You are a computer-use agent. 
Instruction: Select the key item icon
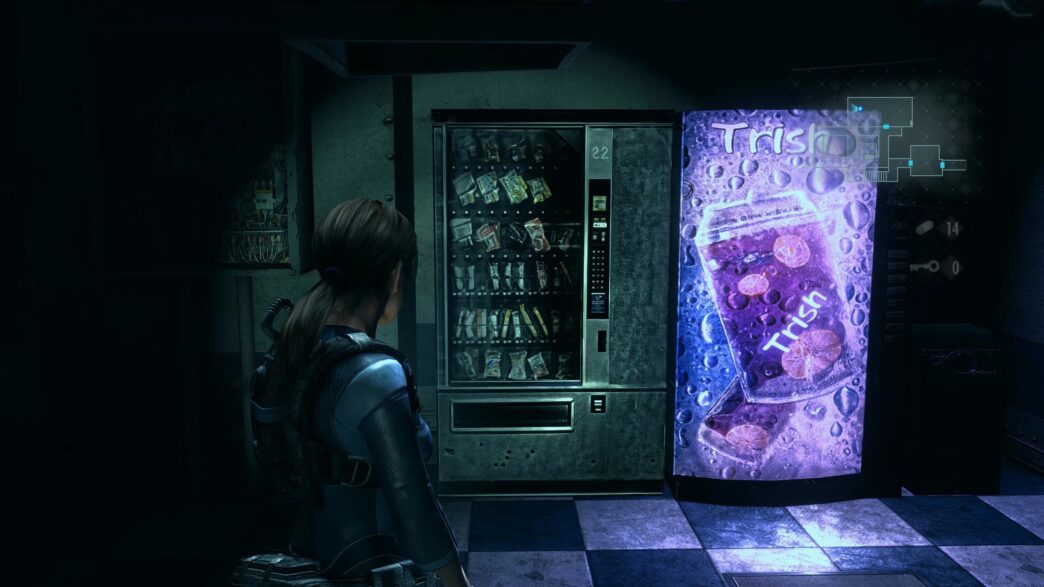click(x=925, y=266)
